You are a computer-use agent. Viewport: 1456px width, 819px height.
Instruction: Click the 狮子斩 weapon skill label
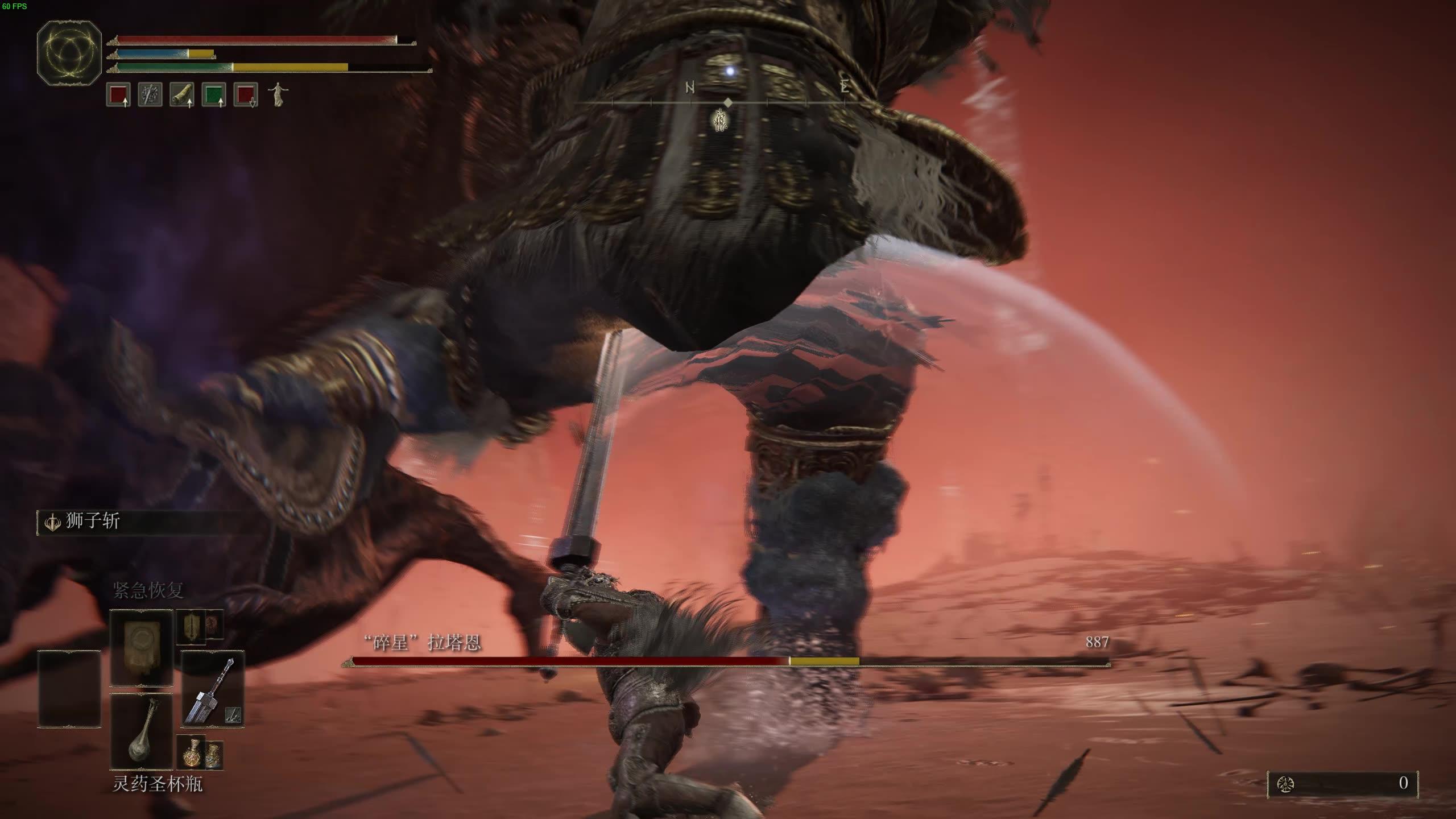click(x=92, y=522)
